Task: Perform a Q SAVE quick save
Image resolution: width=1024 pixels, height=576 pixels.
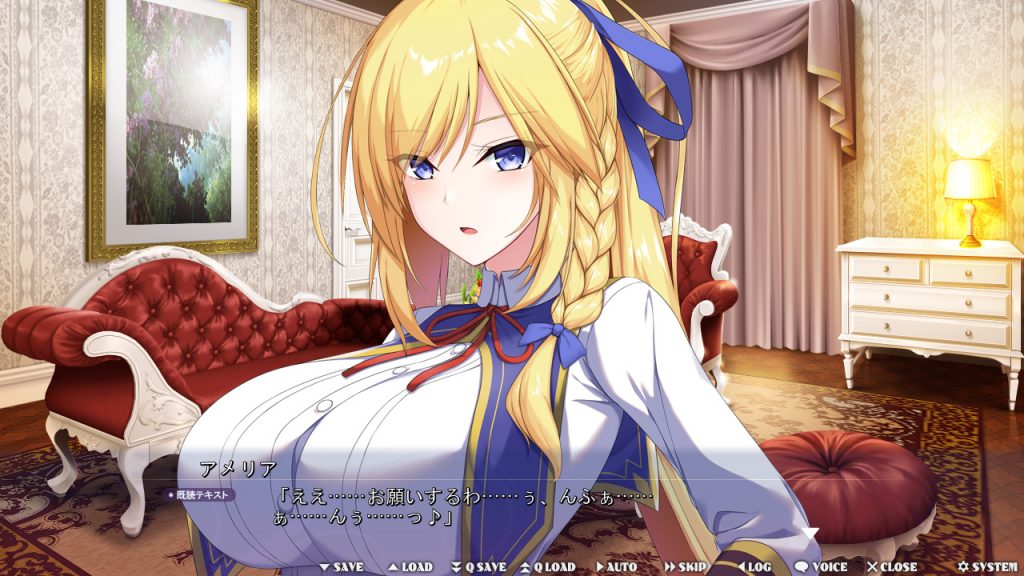Action: pos(479,567)
